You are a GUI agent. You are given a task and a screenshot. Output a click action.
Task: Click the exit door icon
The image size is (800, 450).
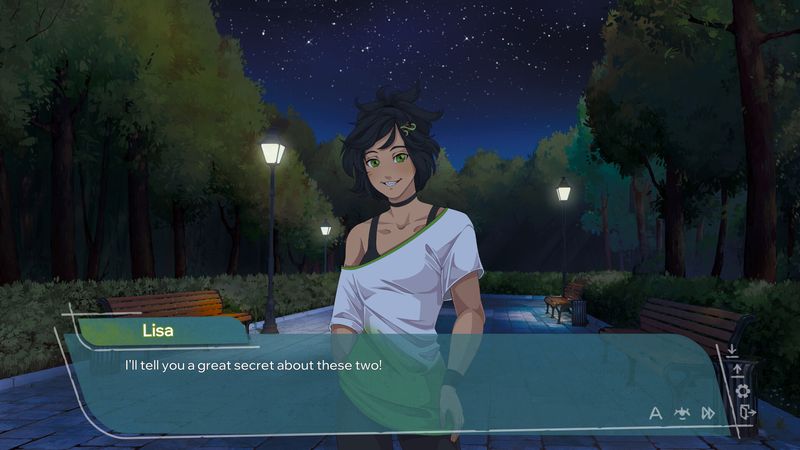[746, 412]
